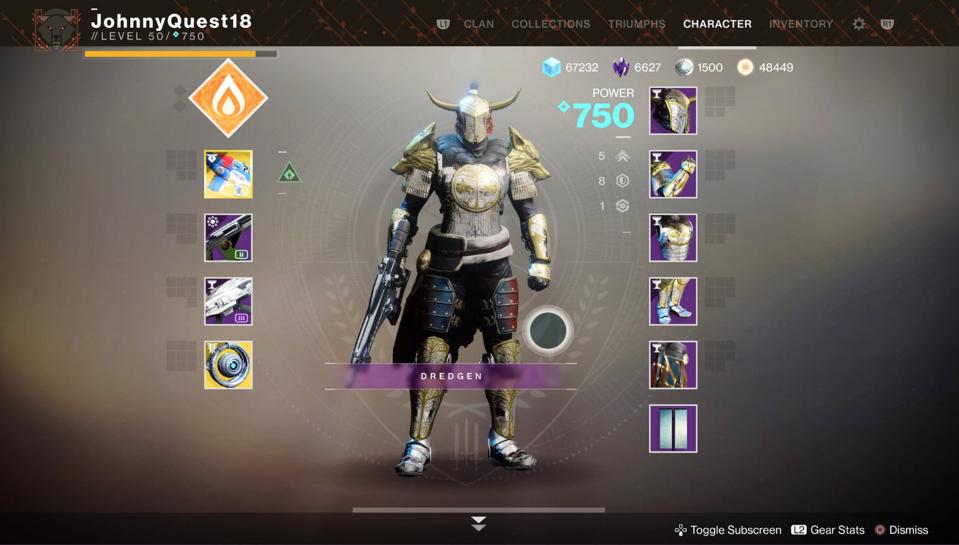Open the Inventory tab
This screenshot has width=959, height=545.
coord(800,24)
